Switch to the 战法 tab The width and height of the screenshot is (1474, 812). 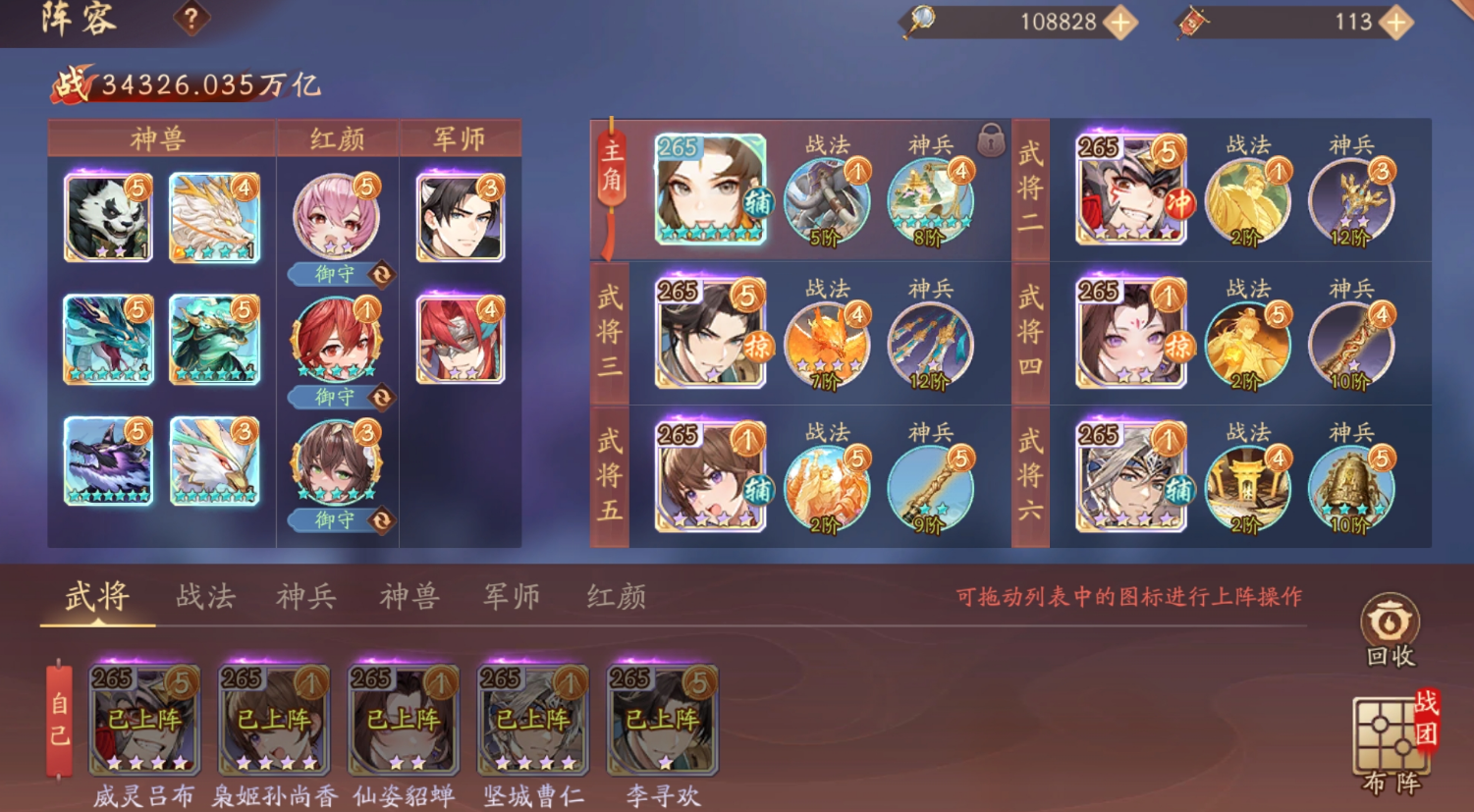[x=206, y=595]
